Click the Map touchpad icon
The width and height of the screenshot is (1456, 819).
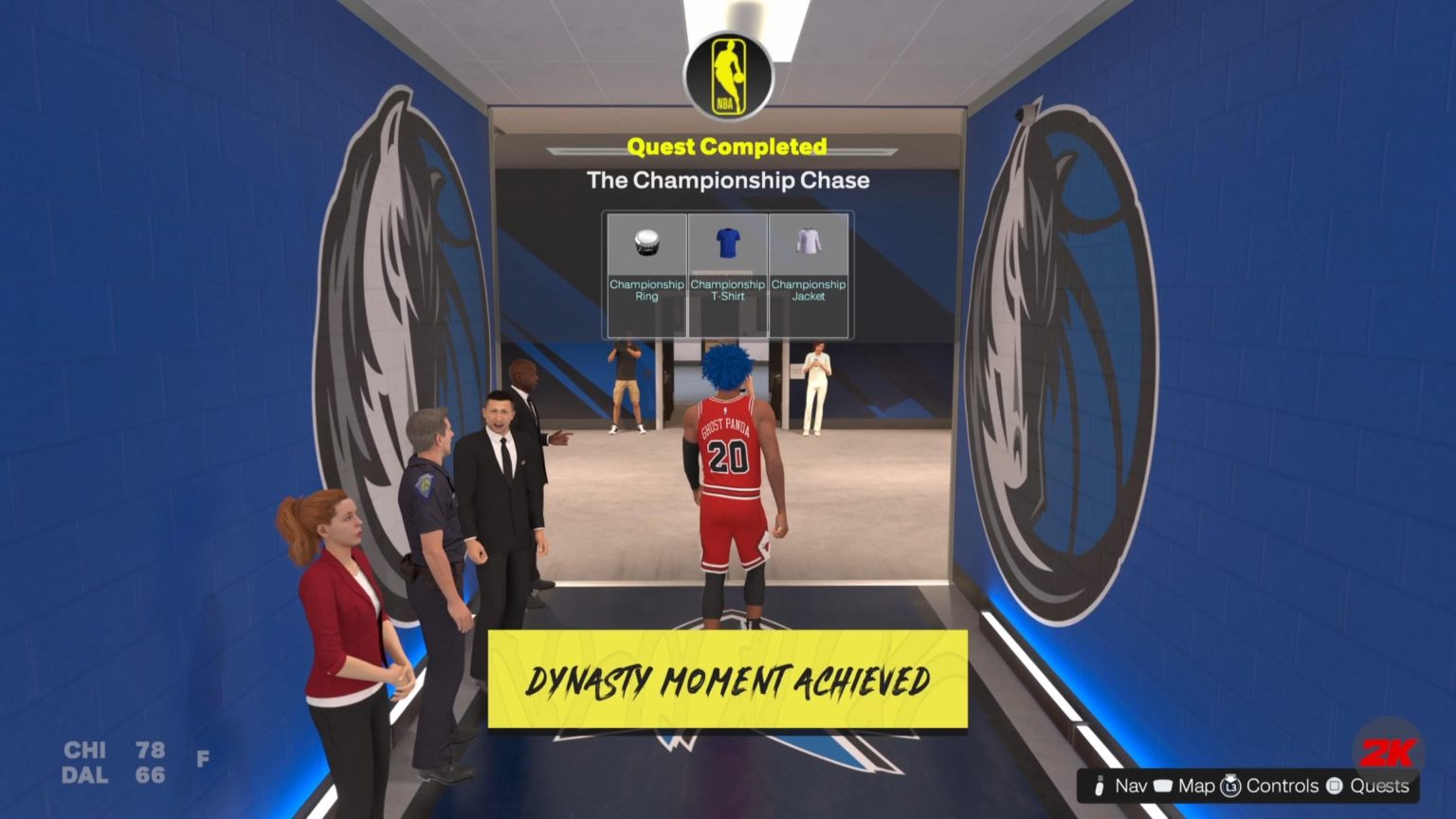1165,785
